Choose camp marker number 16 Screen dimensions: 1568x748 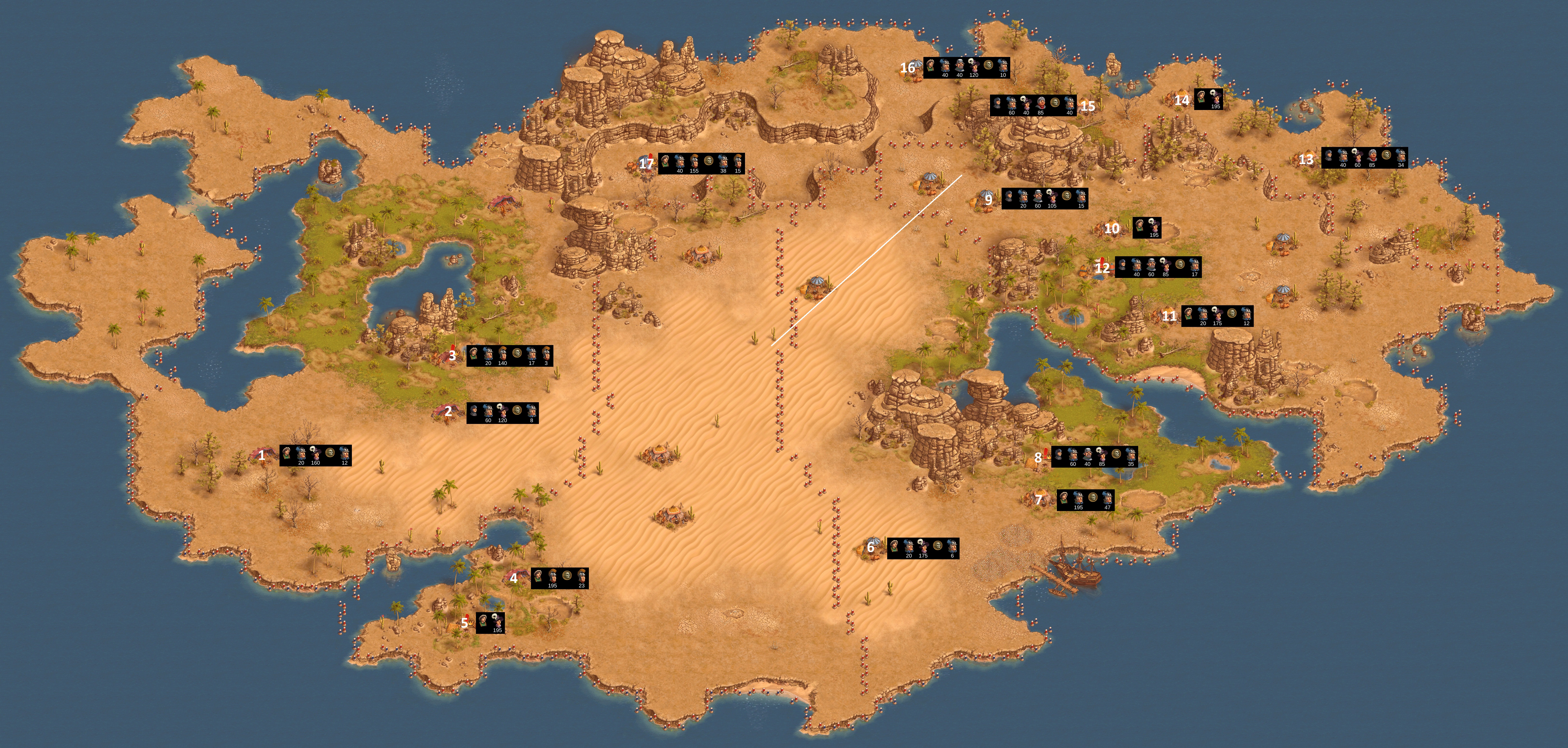pyautogui.click(x=907, y=68)
